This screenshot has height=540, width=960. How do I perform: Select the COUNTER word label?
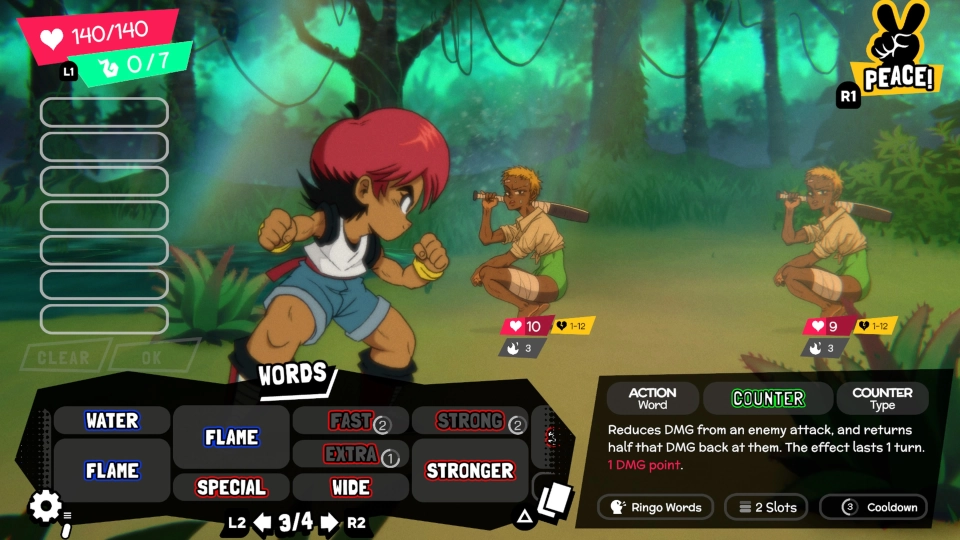[x=768, y=398]
